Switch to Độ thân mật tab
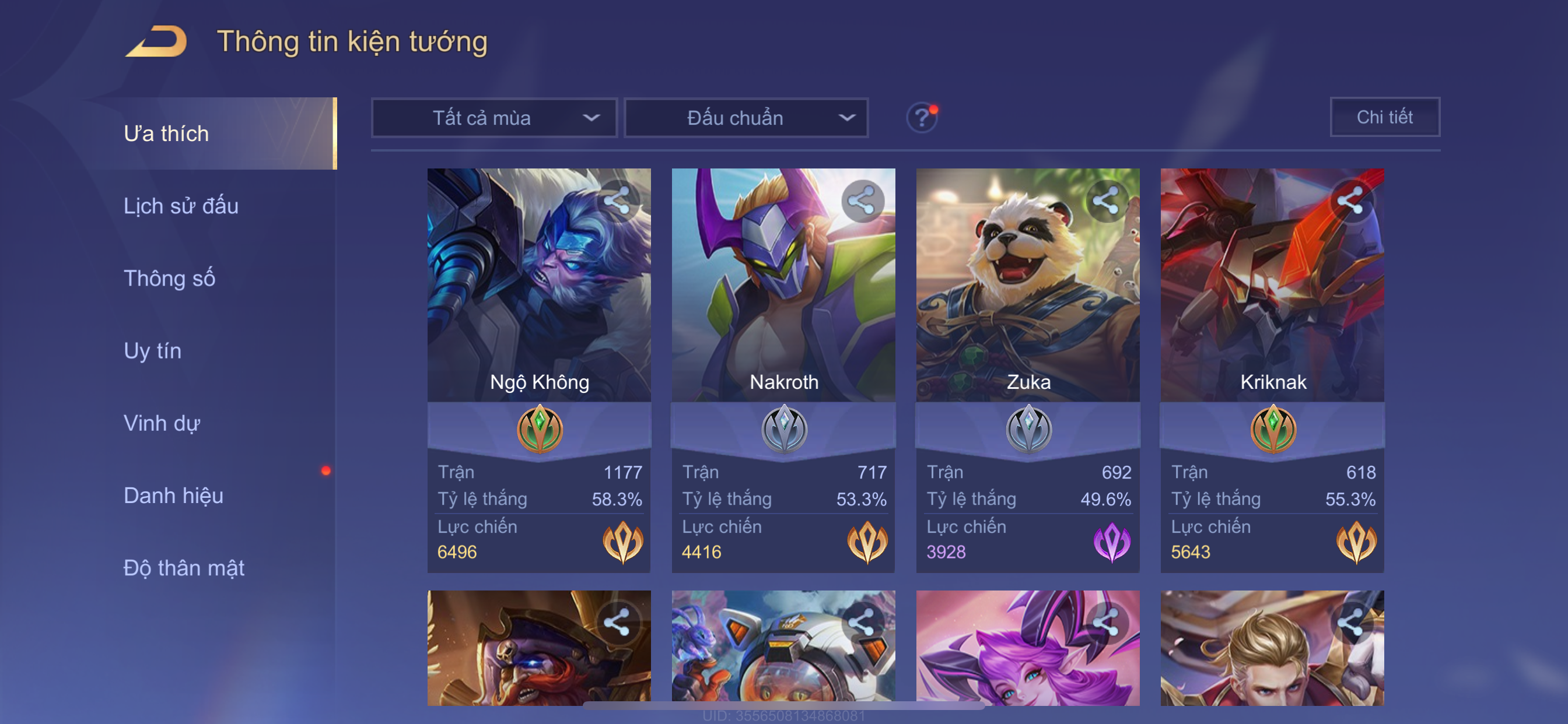Screen dimensions: 1568x724 point(184,568)
